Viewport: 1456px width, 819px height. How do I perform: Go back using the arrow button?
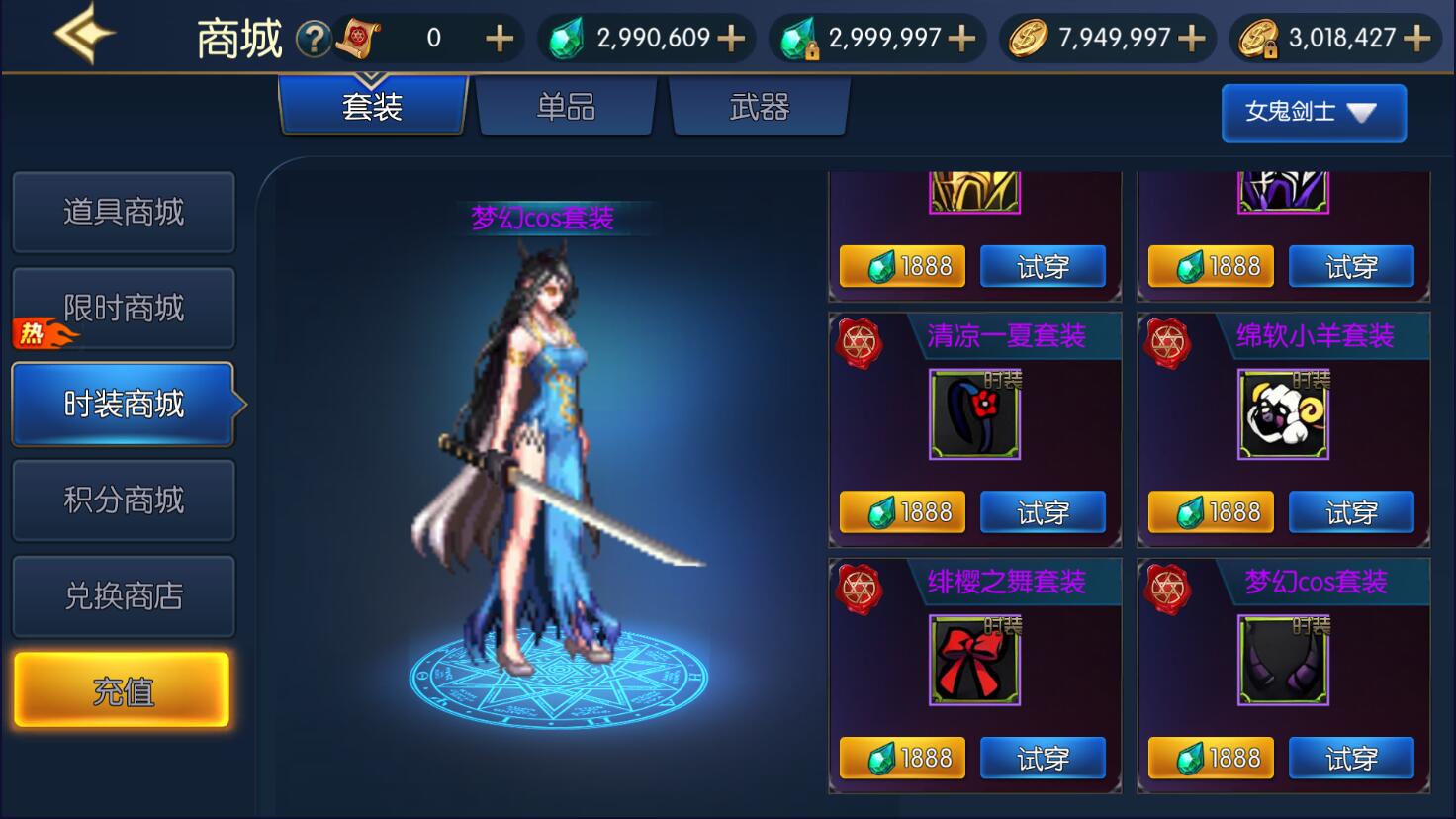pyautogui.click(x=83, y=35)
